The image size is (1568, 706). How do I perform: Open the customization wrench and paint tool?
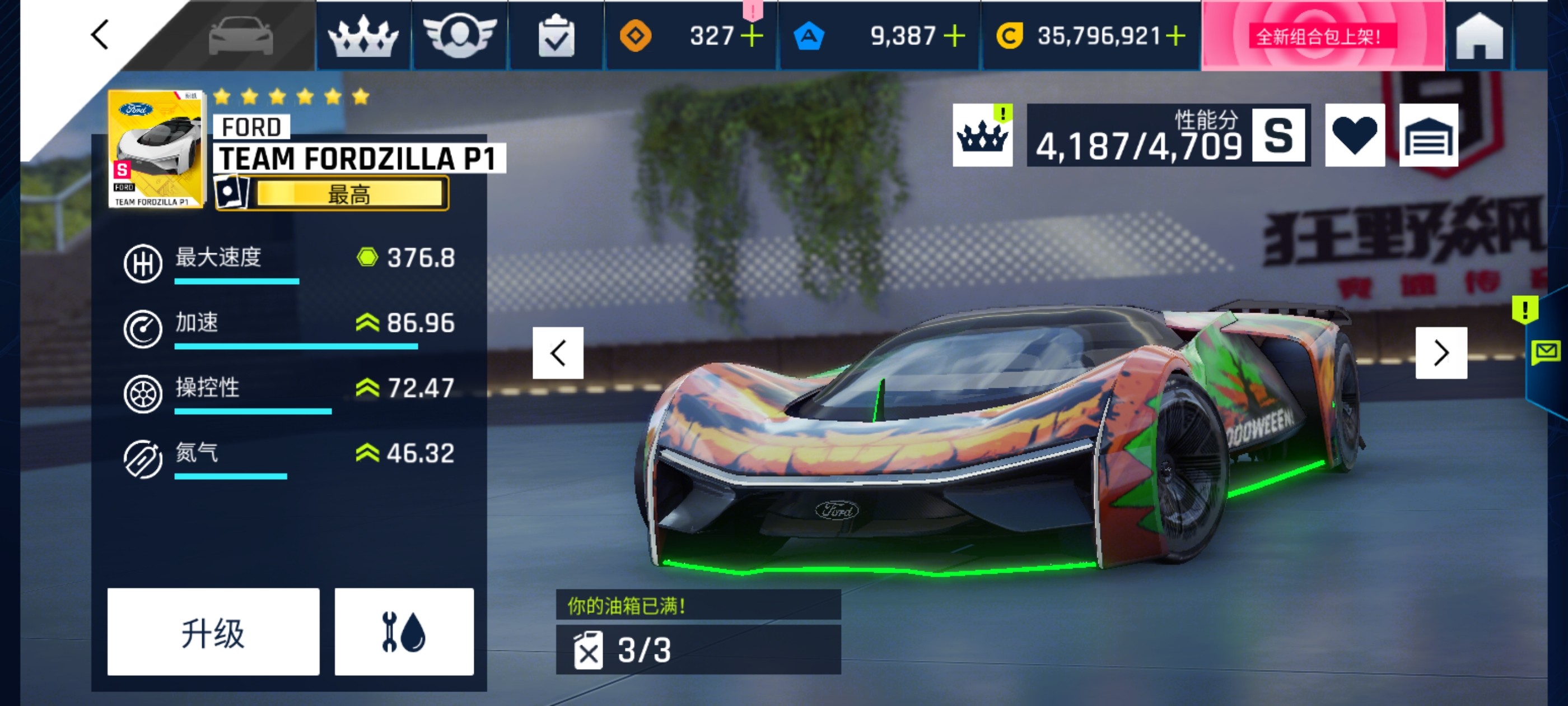(x=405, y=631)
